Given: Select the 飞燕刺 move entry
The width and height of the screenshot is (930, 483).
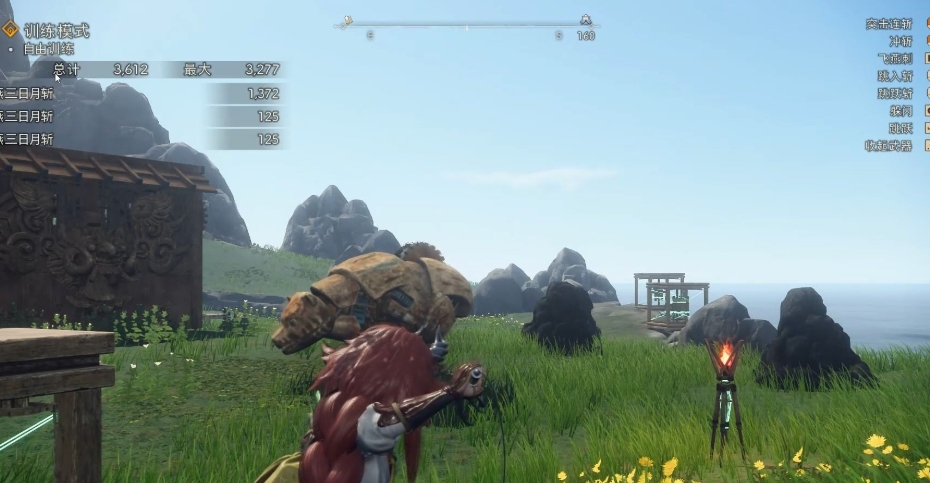Looking at the screenshot, I should [894, 59].
